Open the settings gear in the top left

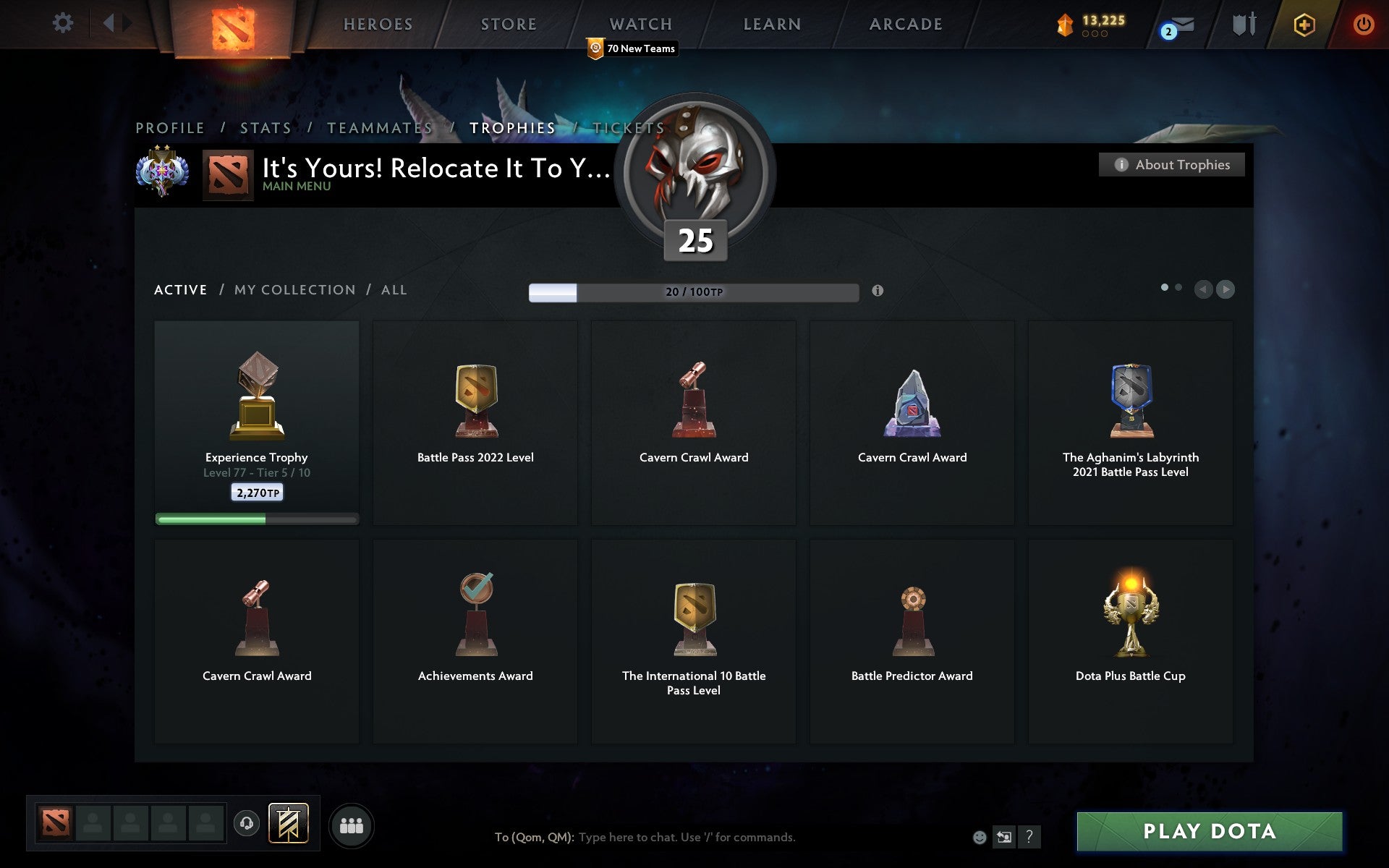(x=64, y=22)
